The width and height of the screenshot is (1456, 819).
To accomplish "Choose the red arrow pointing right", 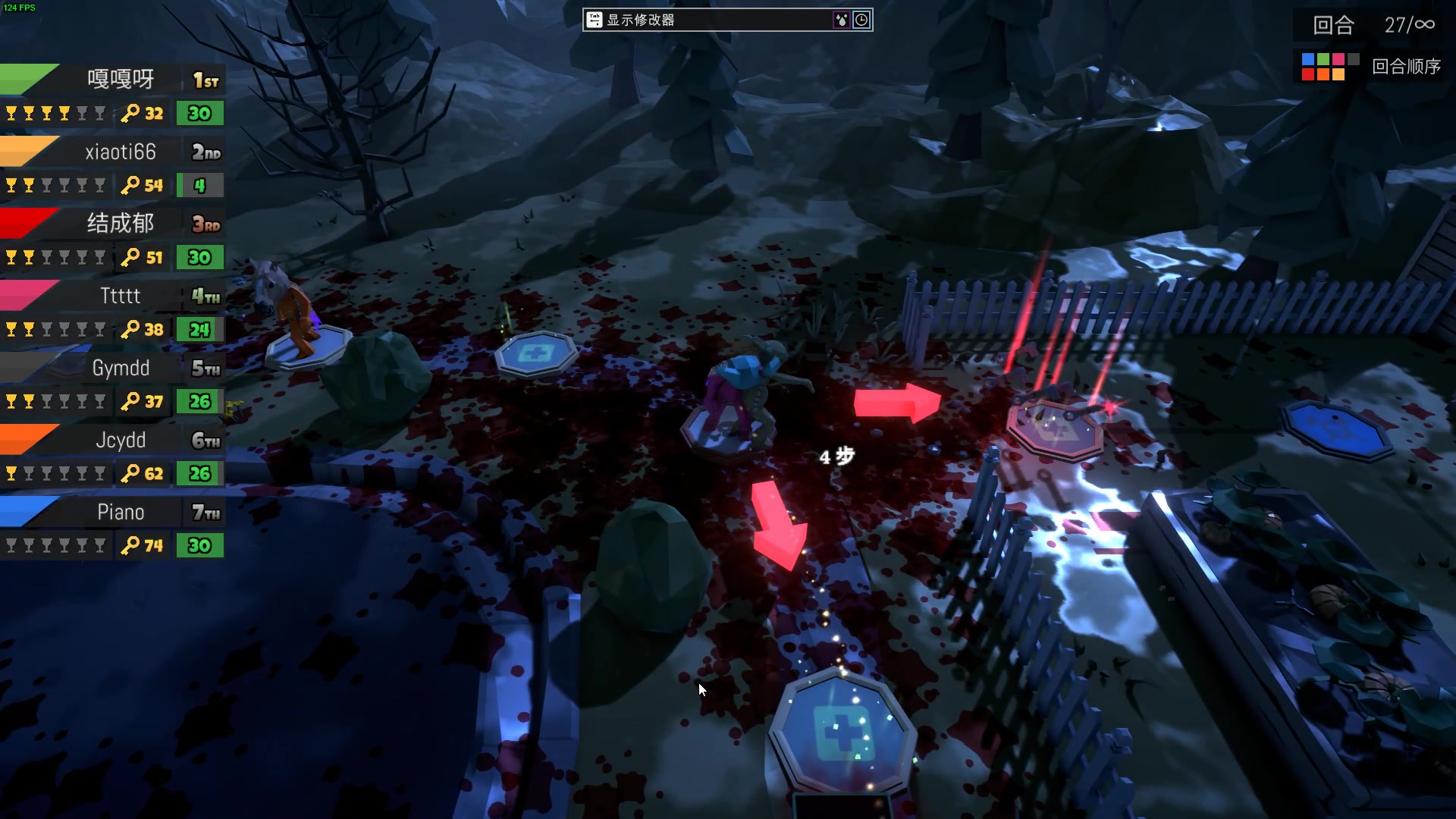I will [896, 402].
